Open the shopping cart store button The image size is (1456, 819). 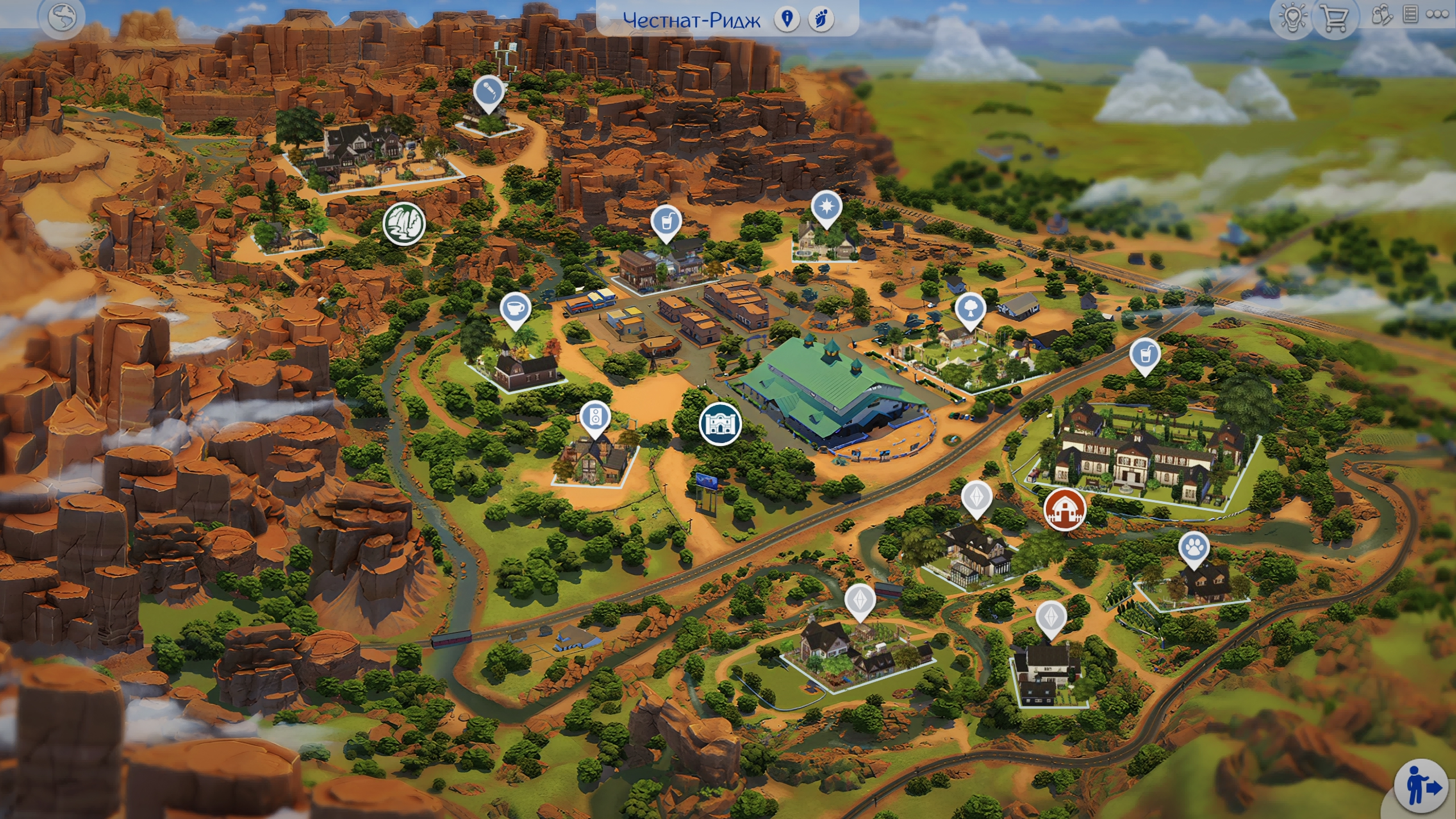(1334, 18)
